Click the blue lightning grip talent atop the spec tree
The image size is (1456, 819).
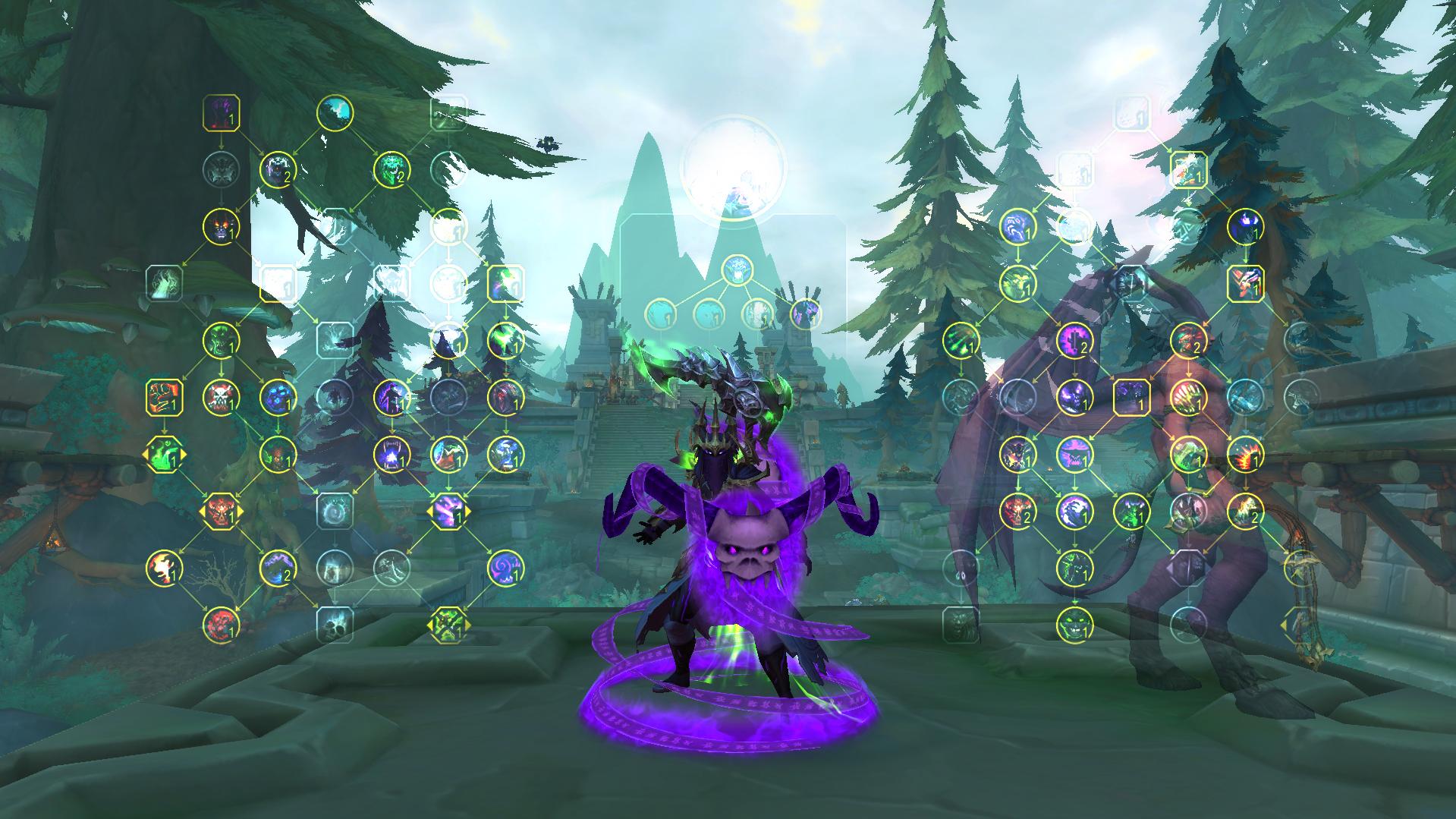click(x=1017, y=227)
